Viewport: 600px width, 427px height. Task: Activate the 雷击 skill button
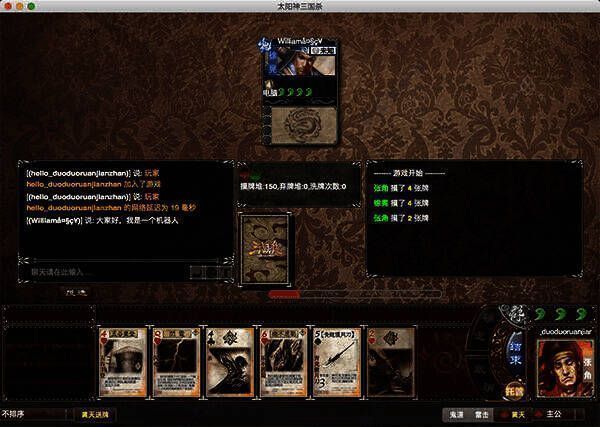pyautogui.click(x=484, y=413)
